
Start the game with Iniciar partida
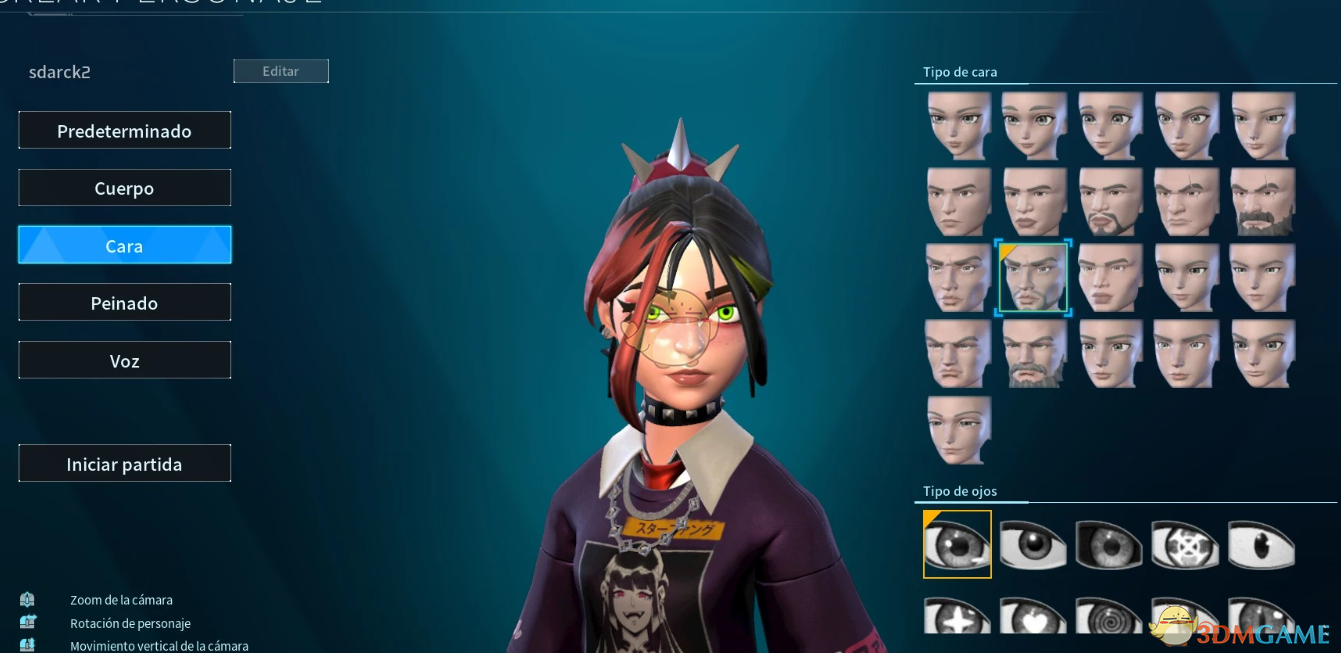coord(124,464)
